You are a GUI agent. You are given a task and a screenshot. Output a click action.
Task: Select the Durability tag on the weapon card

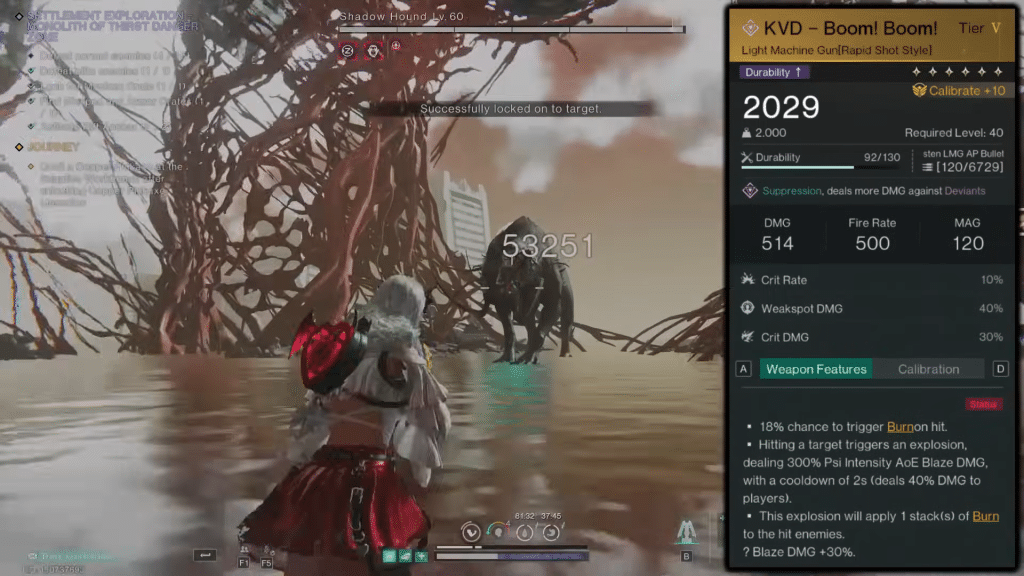[x=775, y=72]
